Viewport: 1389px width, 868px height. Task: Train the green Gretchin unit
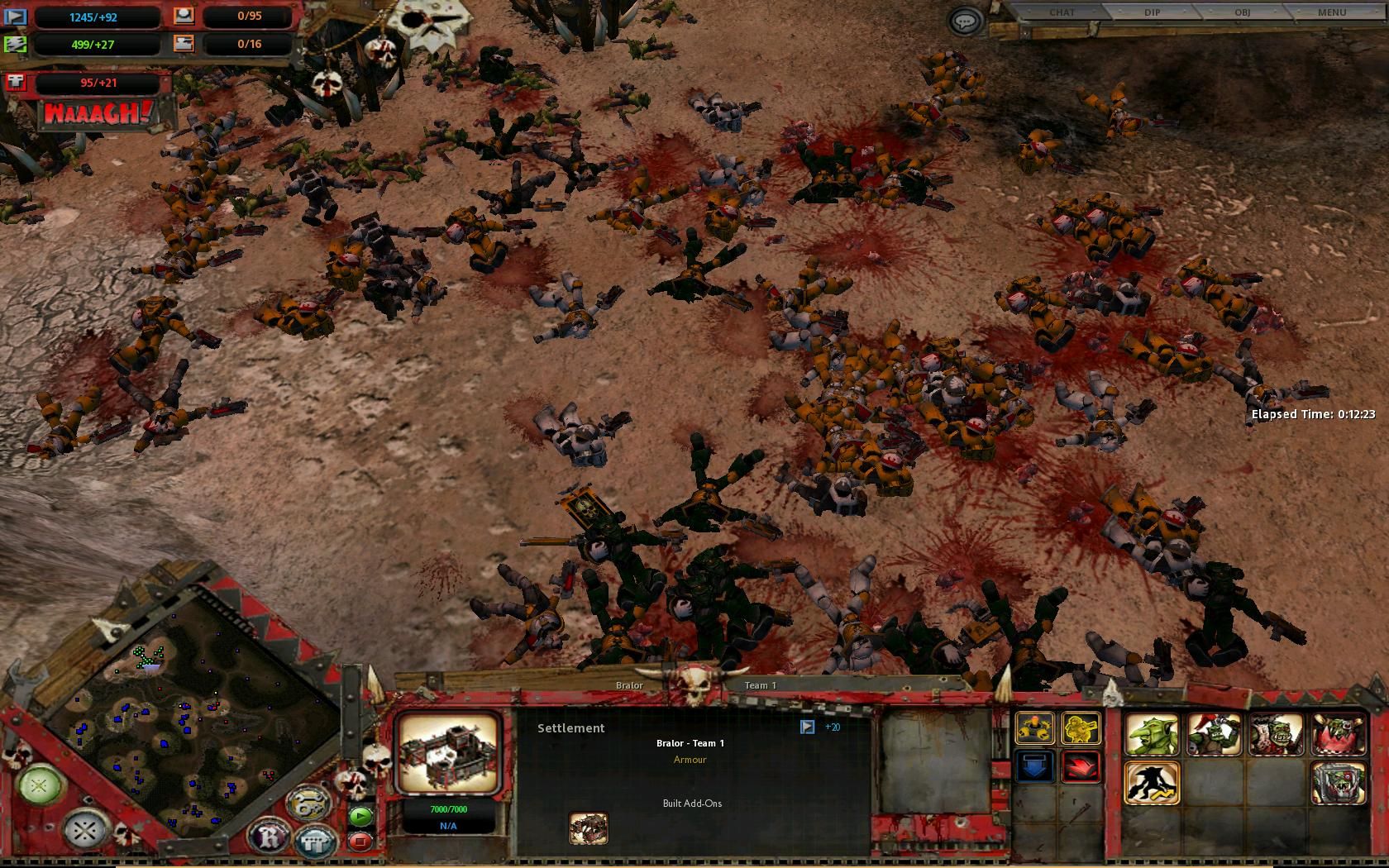click(1152, 735)
